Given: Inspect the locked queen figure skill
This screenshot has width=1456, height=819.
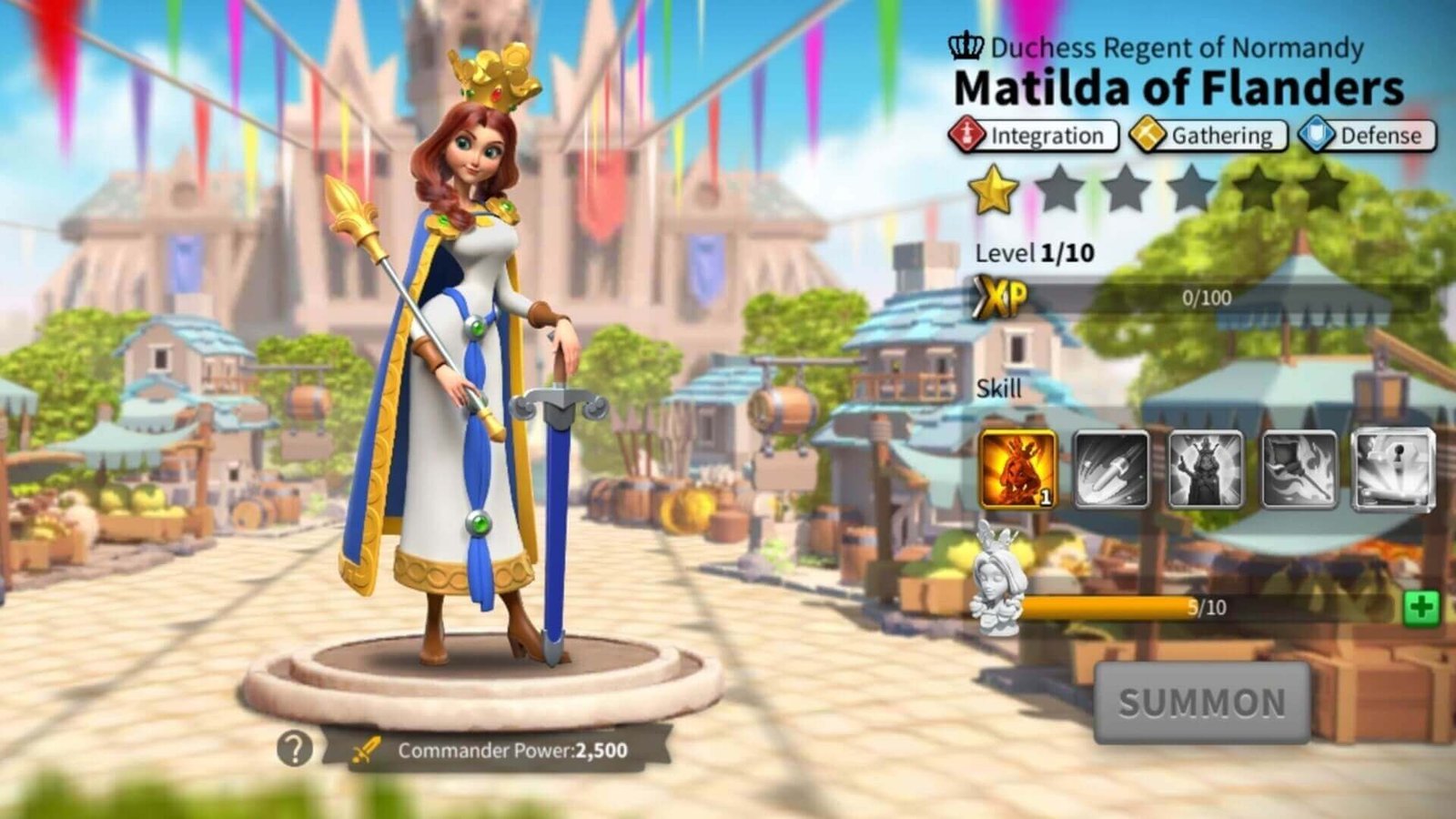Looking at the screenshot, I should (x=1206, y=470).
